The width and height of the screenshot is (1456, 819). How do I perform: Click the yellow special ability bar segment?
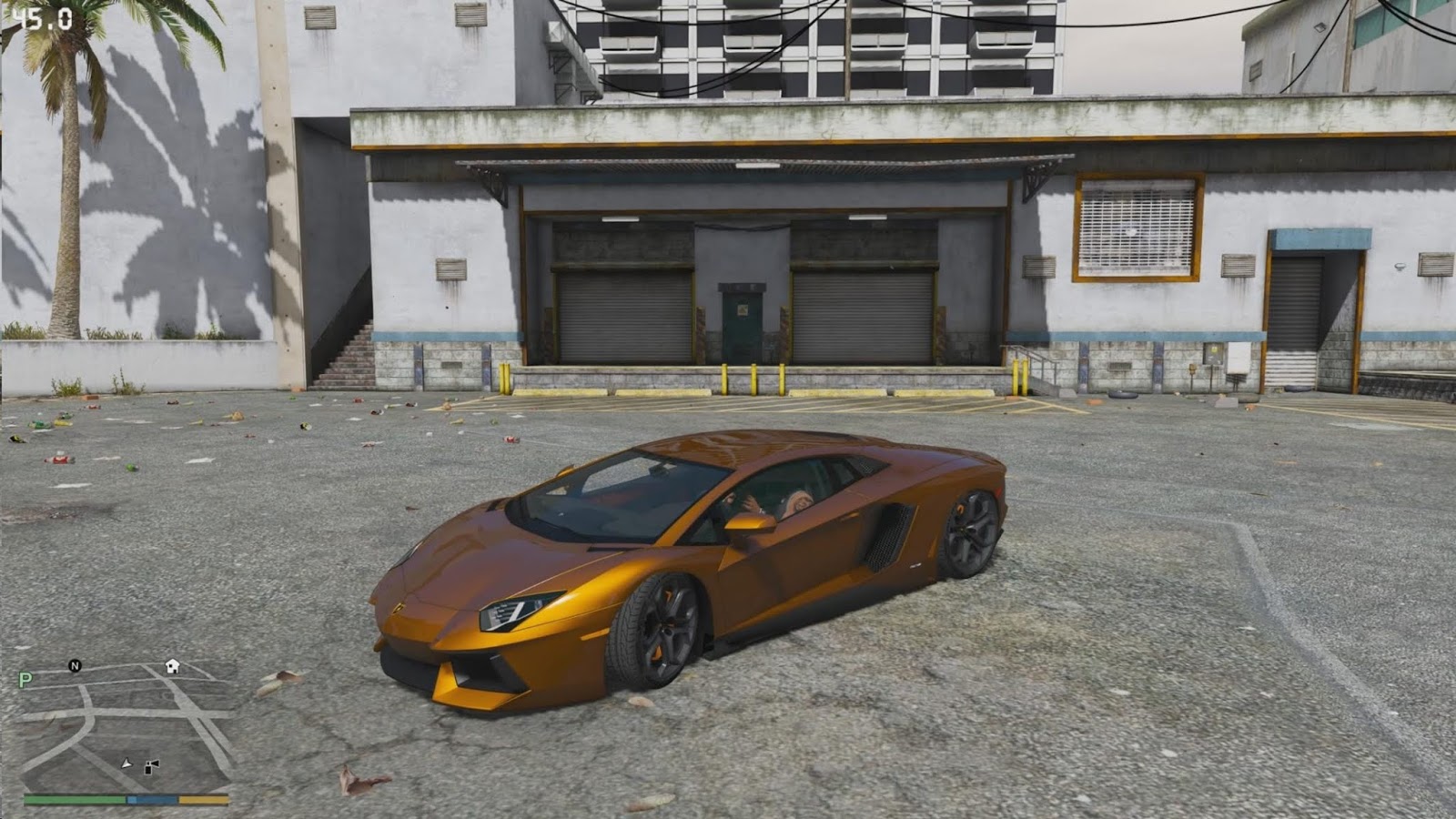[x=204, y=799]
